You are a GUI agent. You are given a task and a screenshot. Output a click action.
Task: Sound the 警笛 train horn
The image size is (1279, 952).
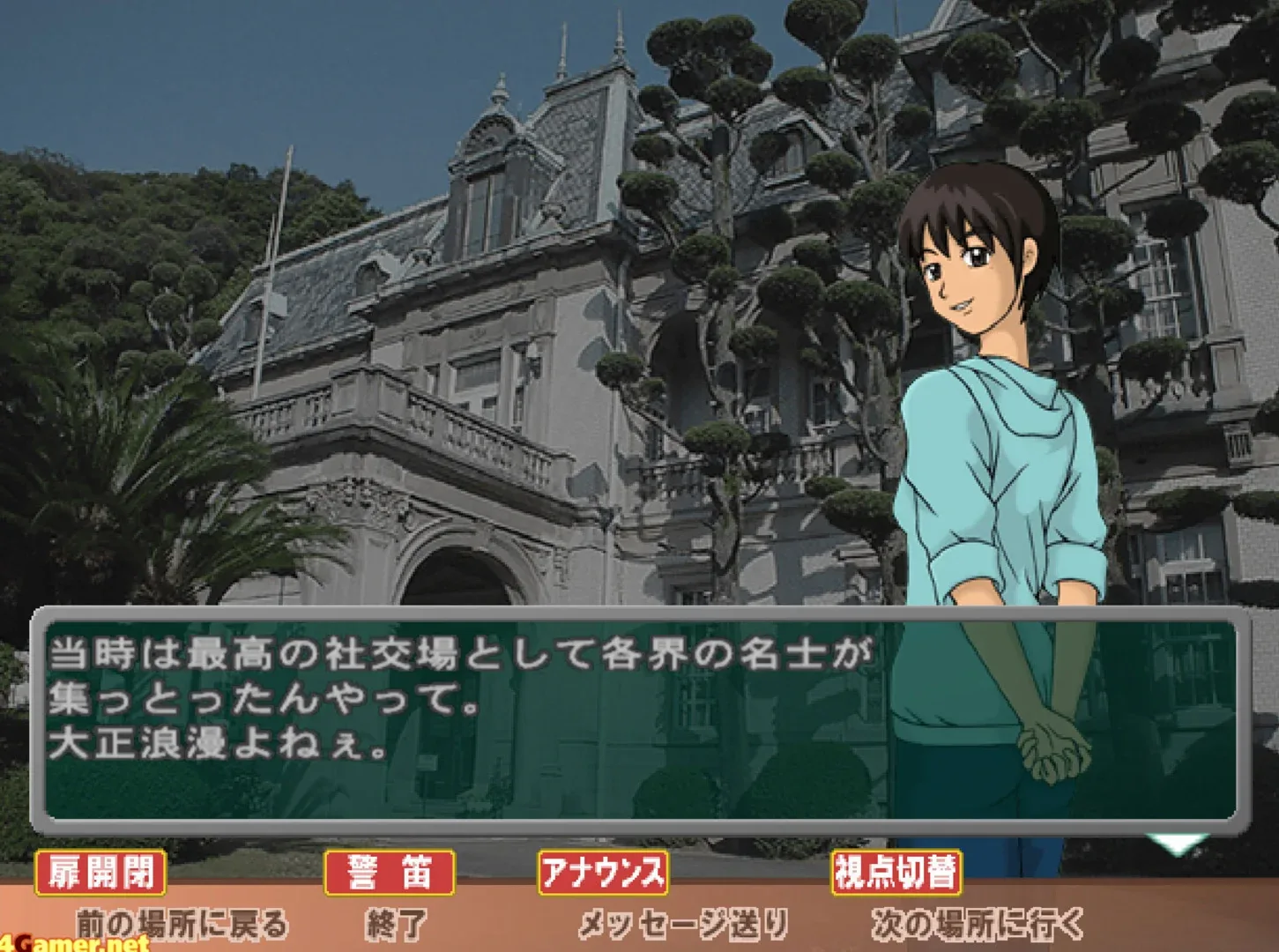(x=389, y=874)
